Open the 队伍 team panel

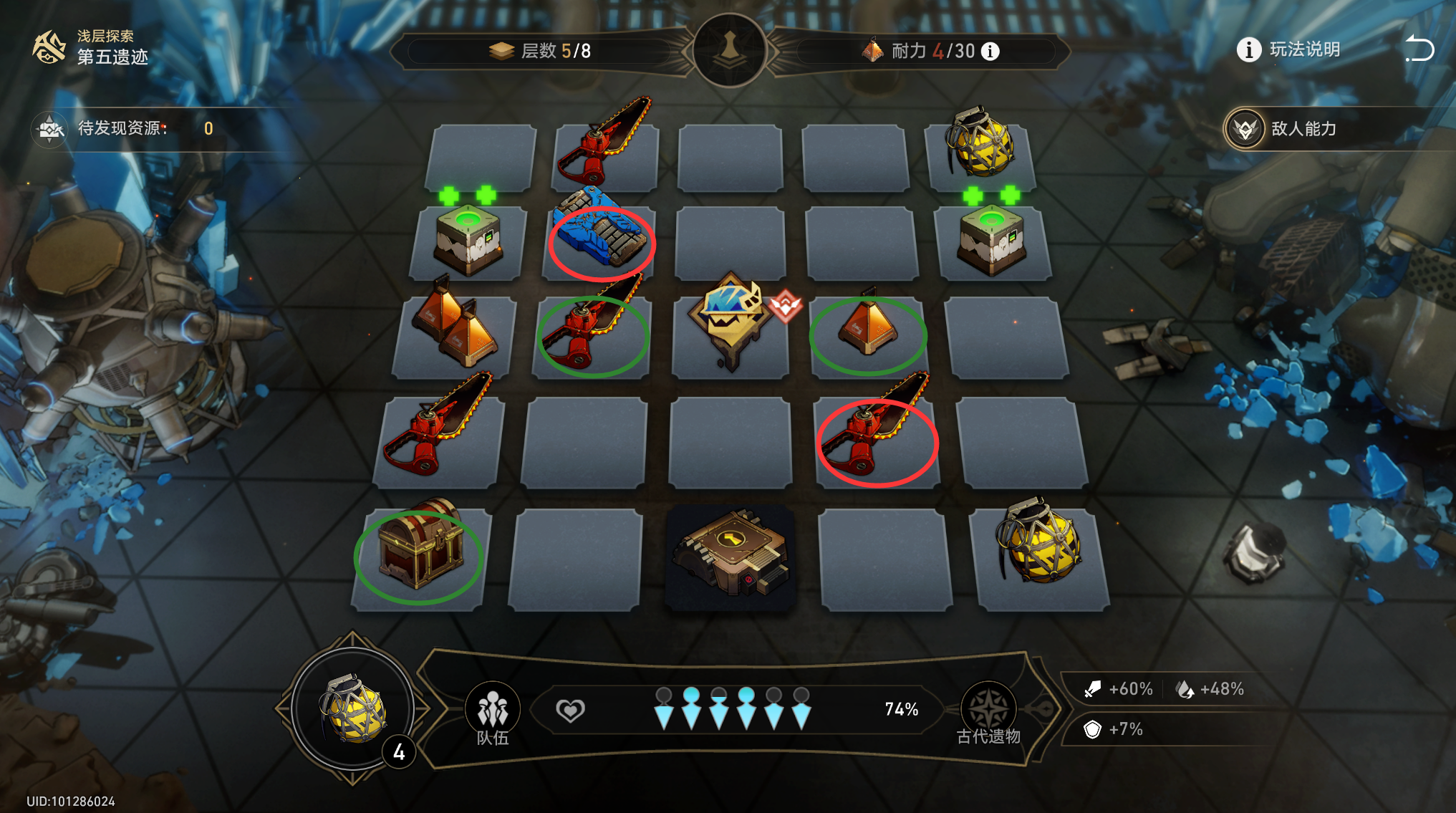(x=493, y=713)
